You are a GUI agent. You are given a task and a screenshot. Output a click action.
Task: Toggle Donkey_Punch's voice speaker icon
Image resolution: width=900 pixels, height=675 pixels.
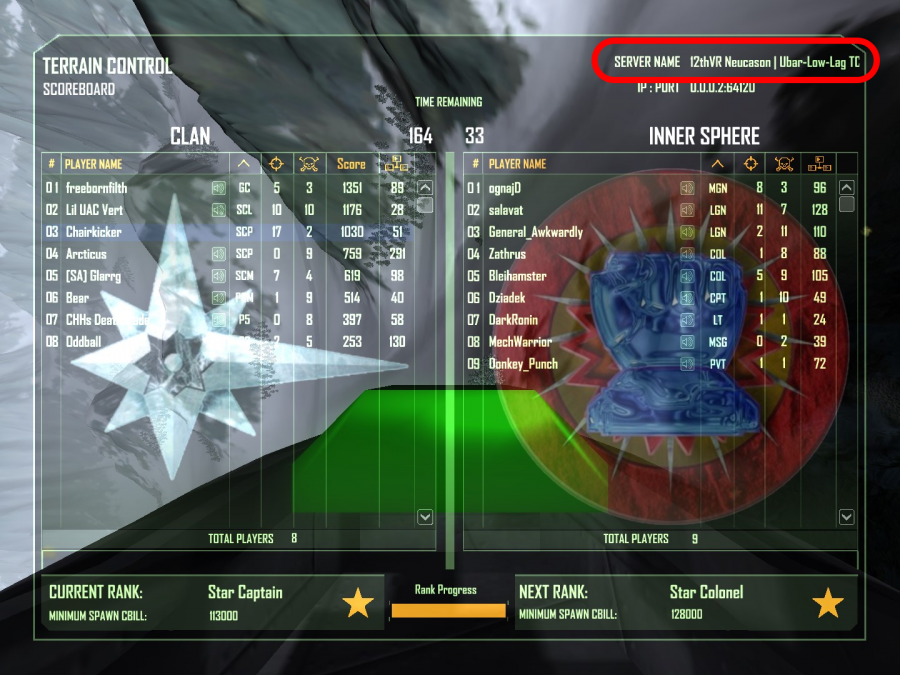coord(687,364)
